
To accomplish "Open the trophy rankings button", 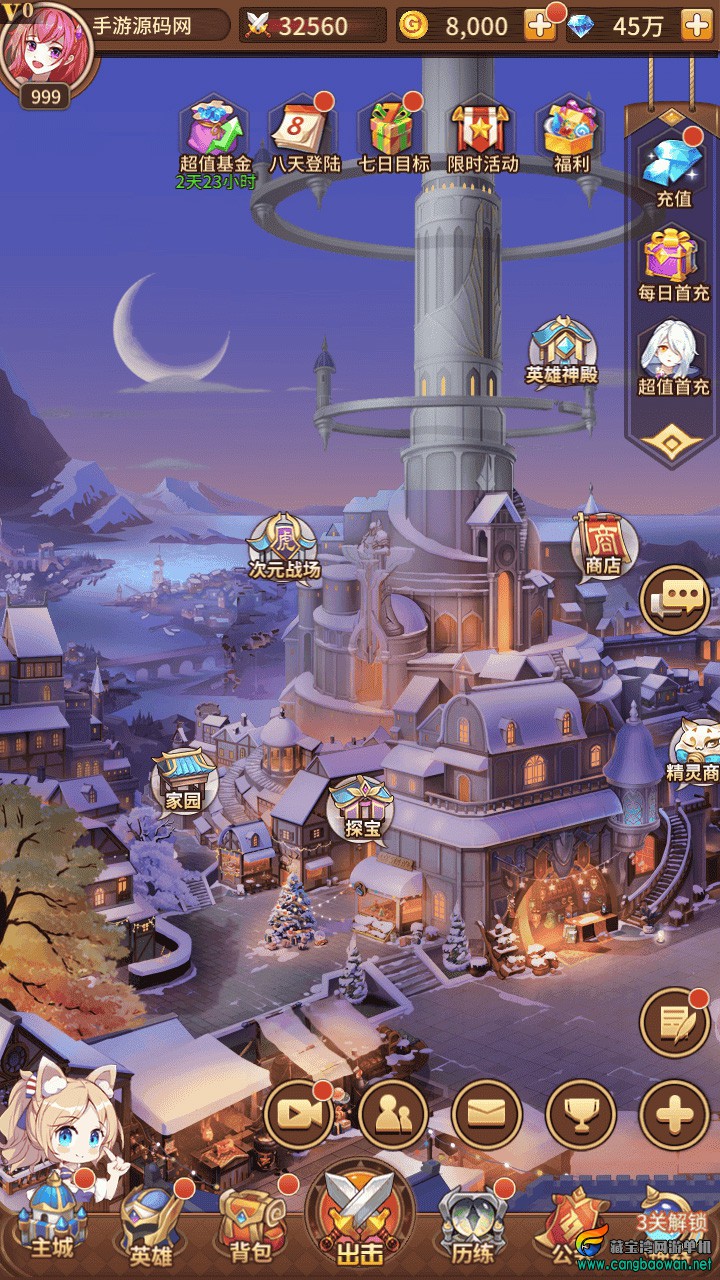I will click(581, 1115).
